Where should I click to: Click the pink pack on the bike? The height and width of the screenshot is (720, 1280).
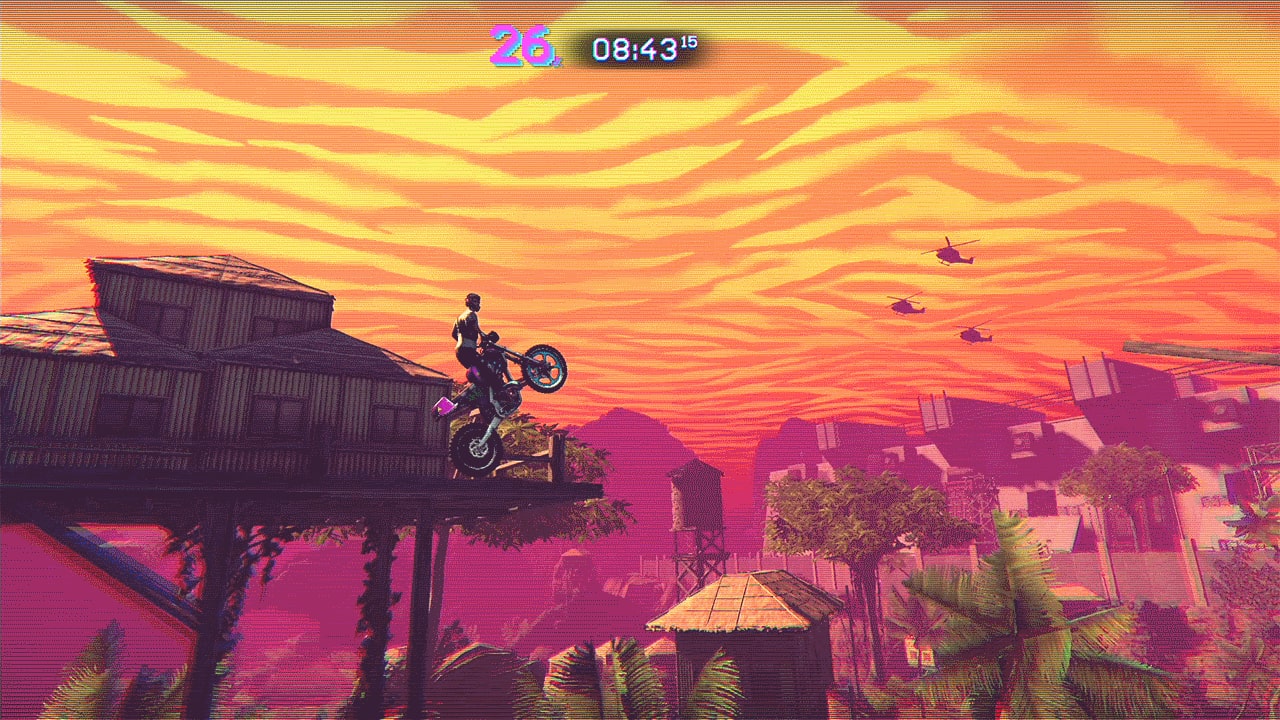pos(443,406)
